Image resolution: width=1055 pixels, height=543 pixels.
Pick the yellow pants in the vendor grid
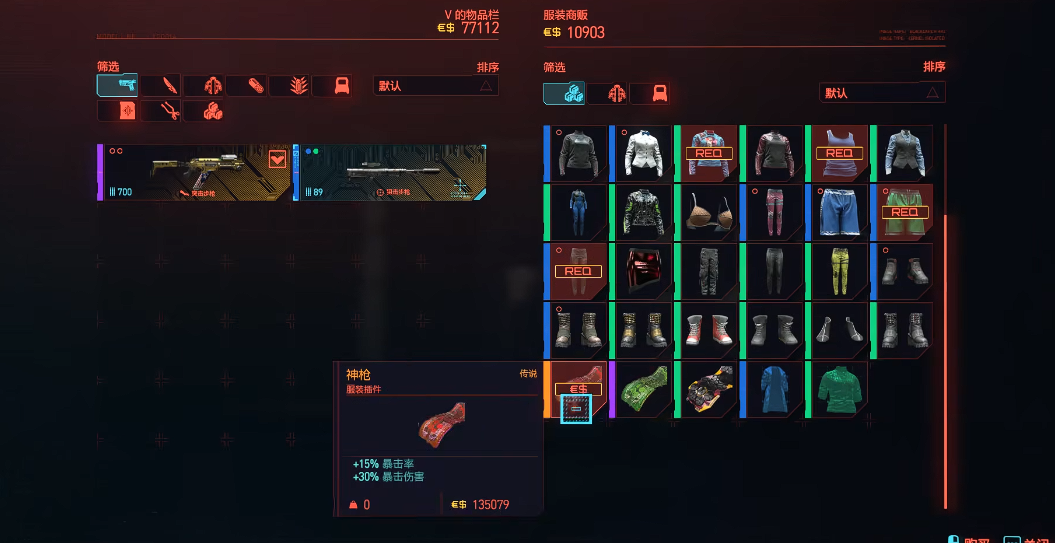(840, 271)
